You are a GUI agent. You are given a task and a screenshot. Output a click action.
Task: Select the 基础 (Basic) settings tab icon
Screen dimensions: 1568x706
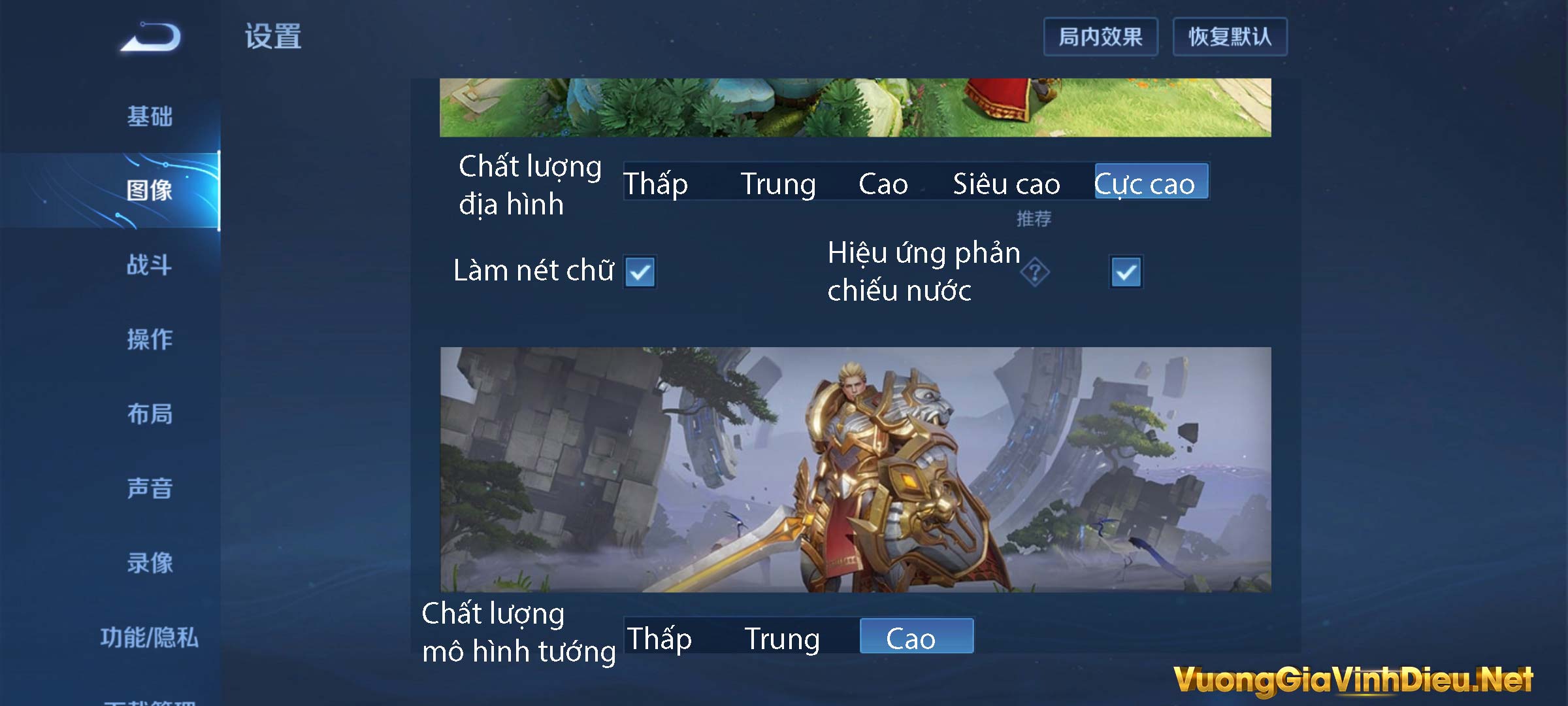[149, 118]
